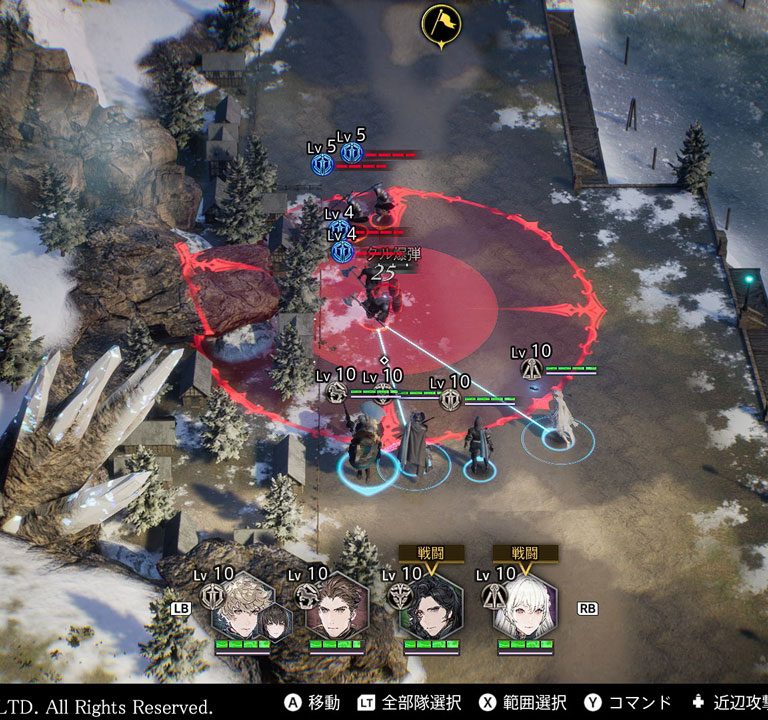The image size is (768, 720).
Task: Click the yellow flag objective marker
Action: pyautogui.click(x=441, y=24)
